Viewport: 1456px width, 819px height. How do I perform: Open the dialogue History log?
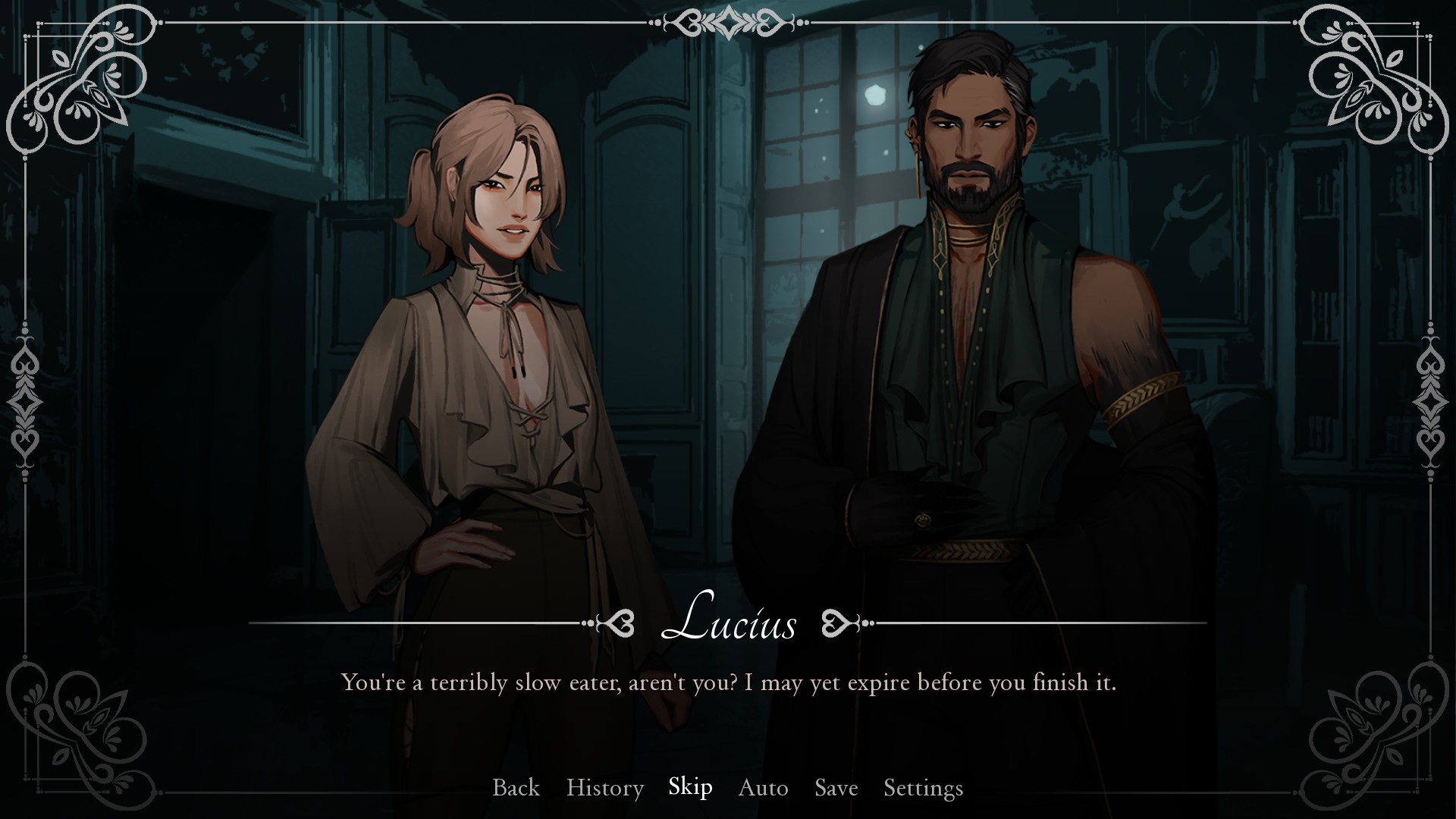(x=604, y=788)
